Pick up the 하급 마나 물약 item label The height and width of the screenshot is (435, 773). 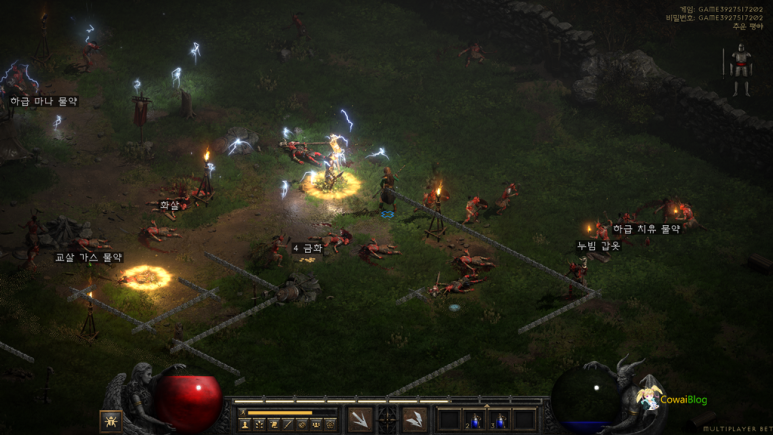click(44, 101)
